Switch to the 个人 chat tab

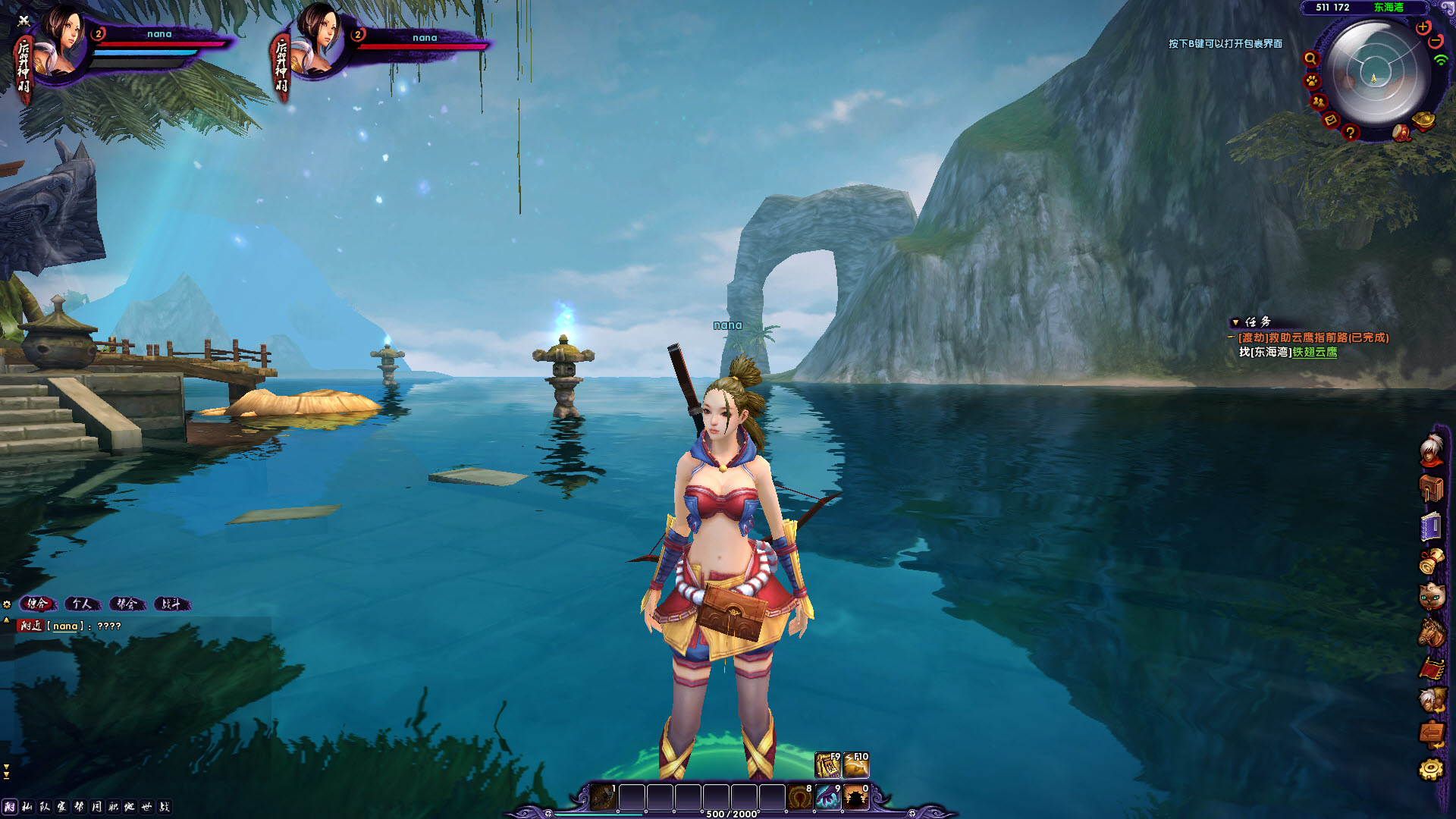point(82,604)
